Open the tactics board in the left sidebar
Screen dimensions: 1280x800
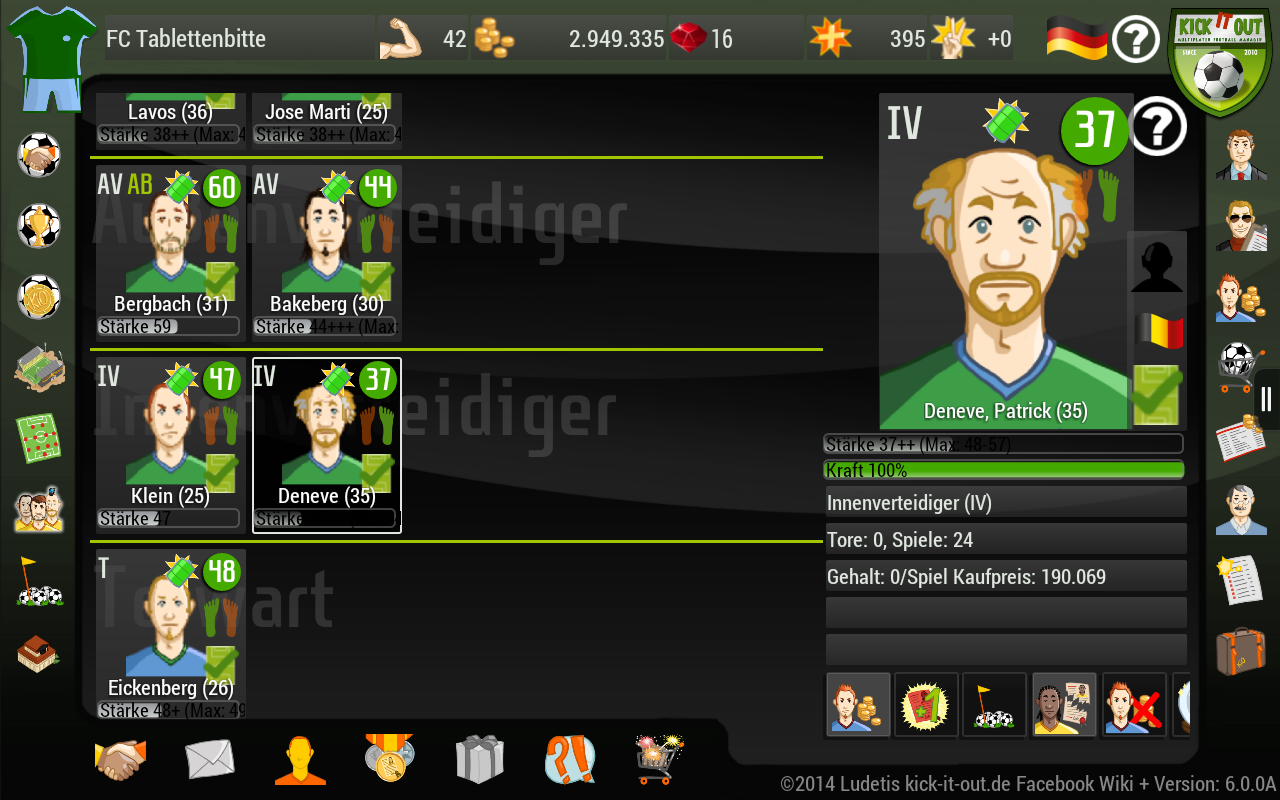pyautogui.click(x=38, y=436)
